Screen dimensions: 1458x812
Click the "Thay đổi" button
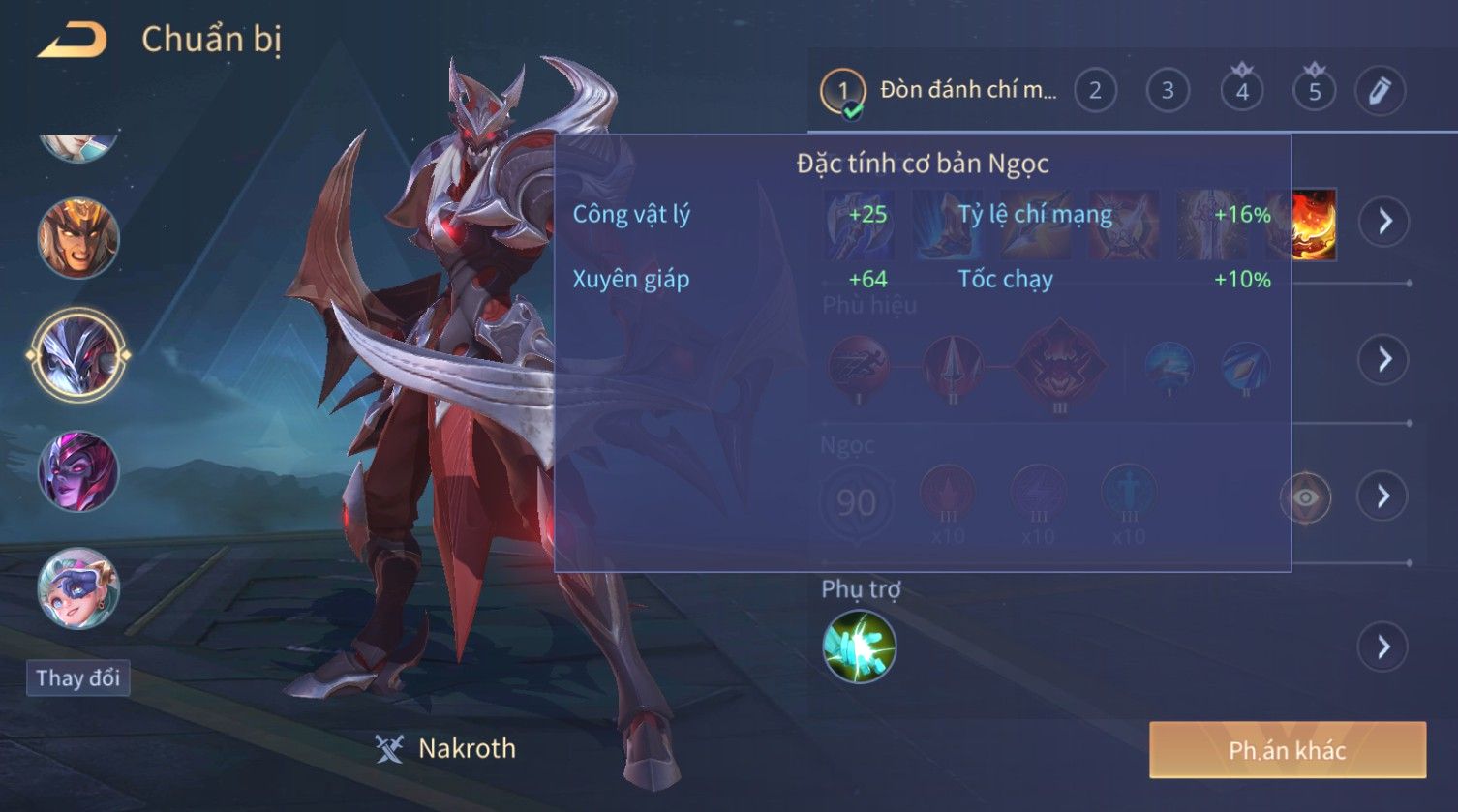coord(77,677)
